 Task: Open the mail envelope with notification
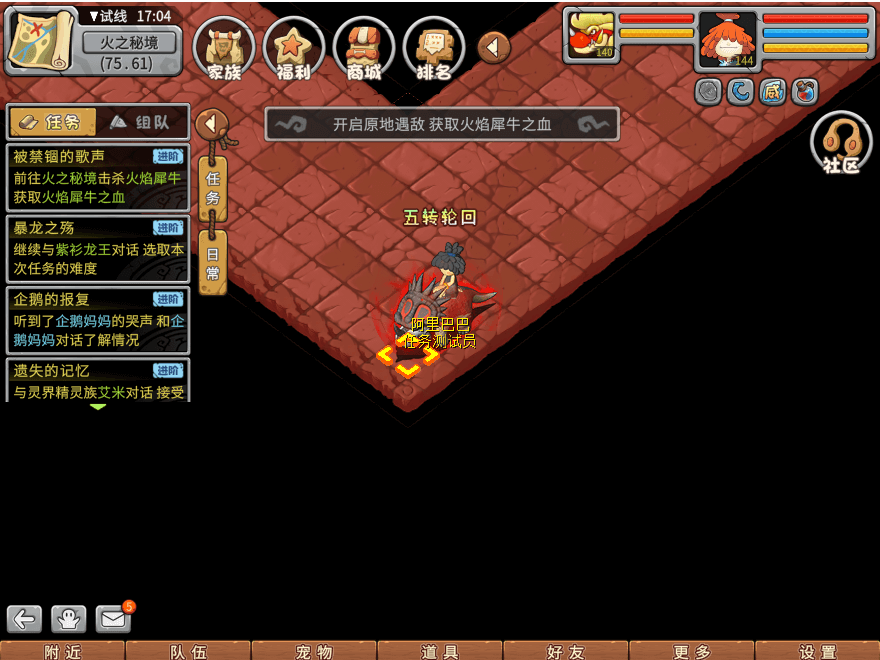[114, 619]
